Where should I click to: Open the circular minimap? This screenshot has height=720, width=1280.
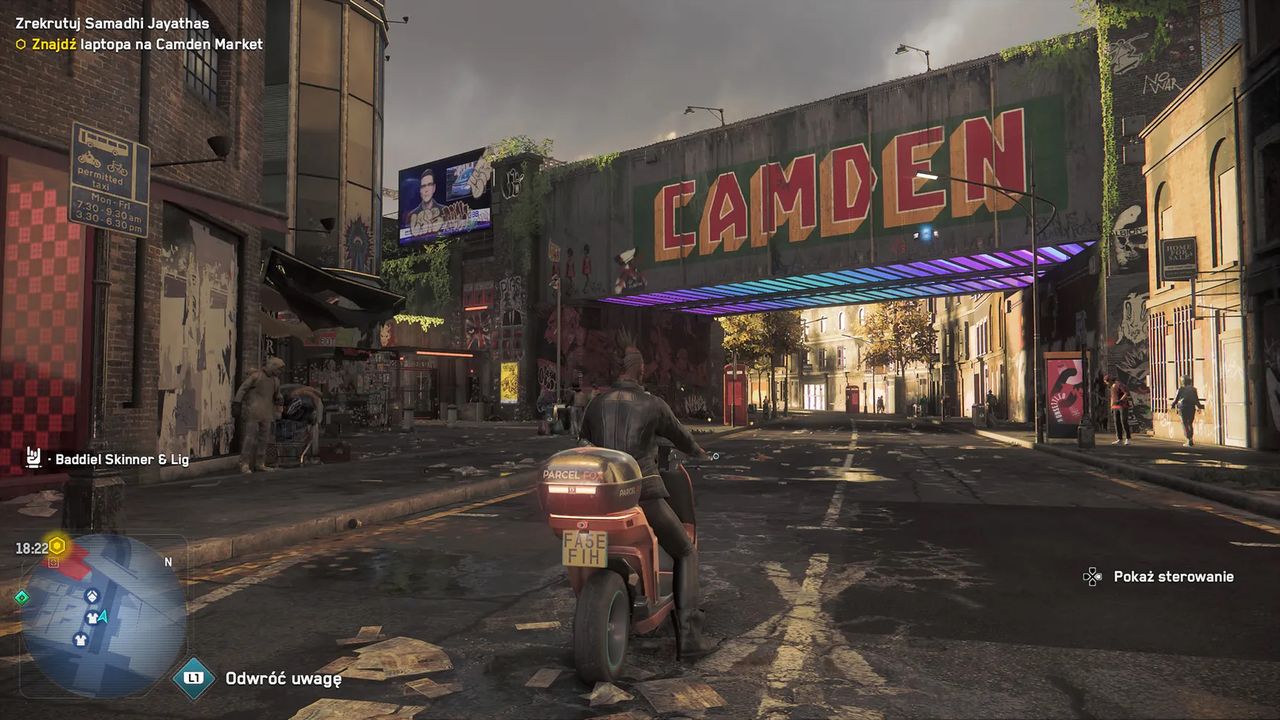[104, 615]
